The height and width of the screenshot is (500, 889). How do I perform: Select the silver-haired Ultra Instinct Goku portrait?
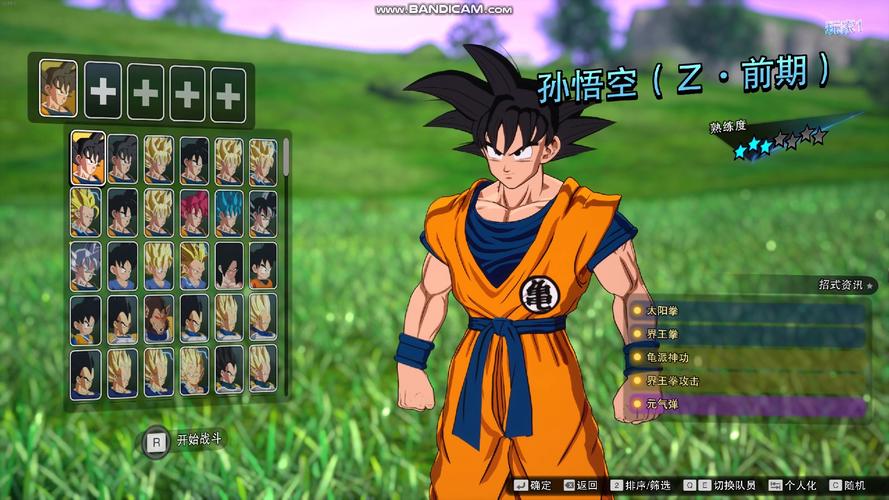(86, 265)
